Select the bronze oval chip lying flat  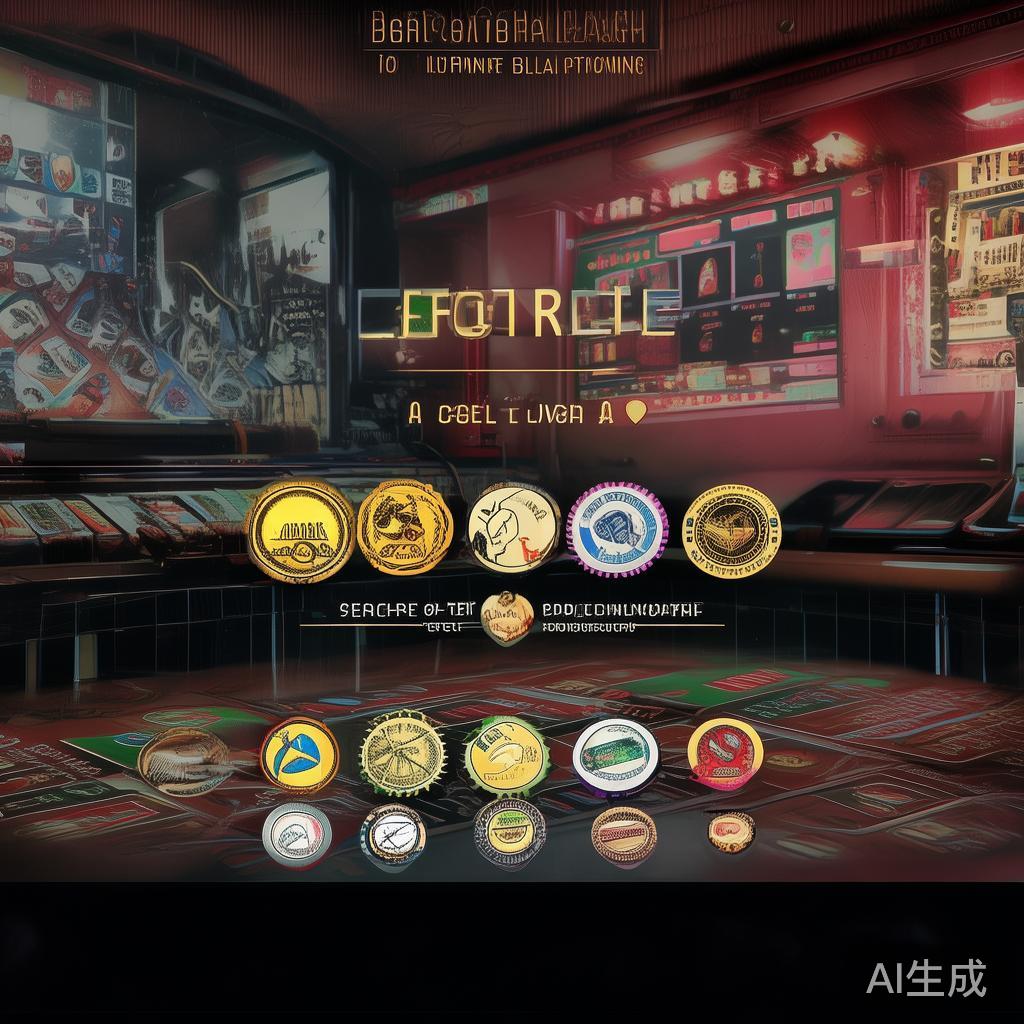pyautogui.click(x=184, y=761)
